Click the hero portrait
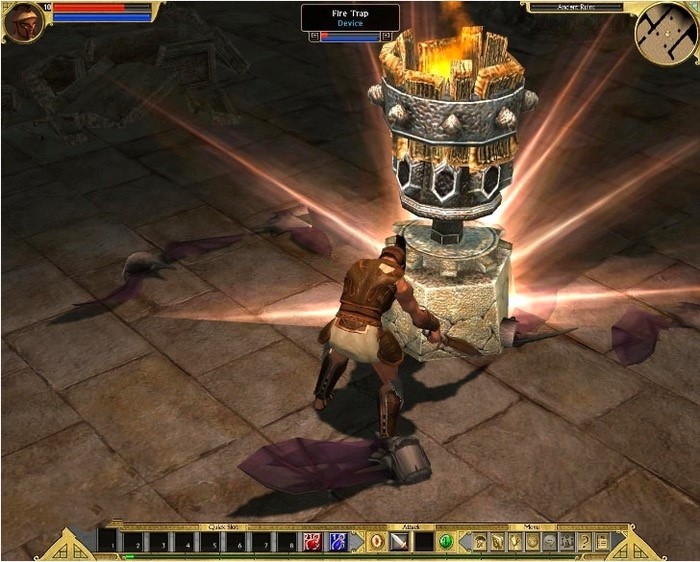Image resolution: width=700 pixels, height=562 pixels. pyautogui.click(x=24, y=22)
